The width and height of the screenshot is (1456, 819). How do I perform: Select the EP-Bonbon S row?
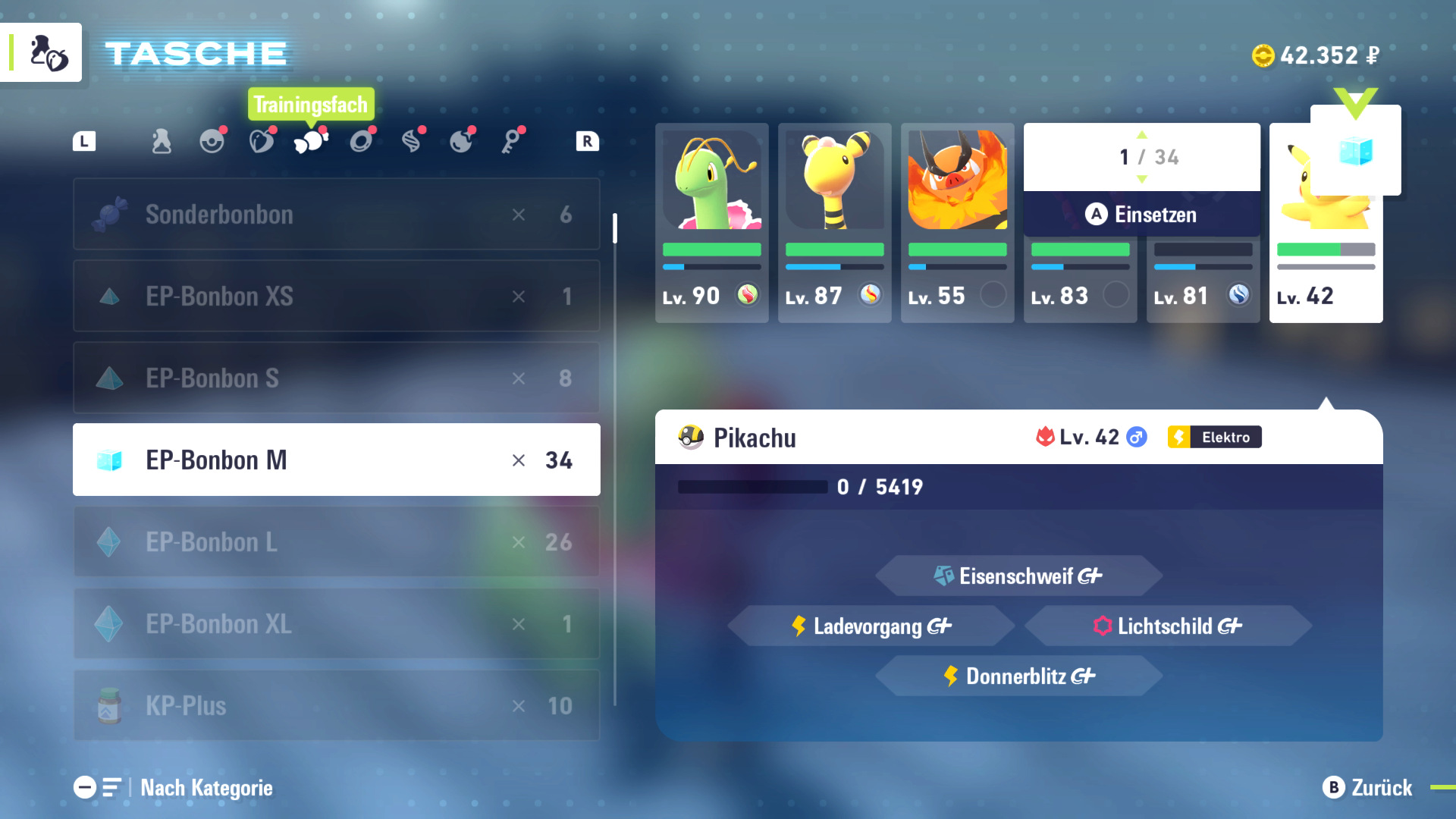pos(336,378)
